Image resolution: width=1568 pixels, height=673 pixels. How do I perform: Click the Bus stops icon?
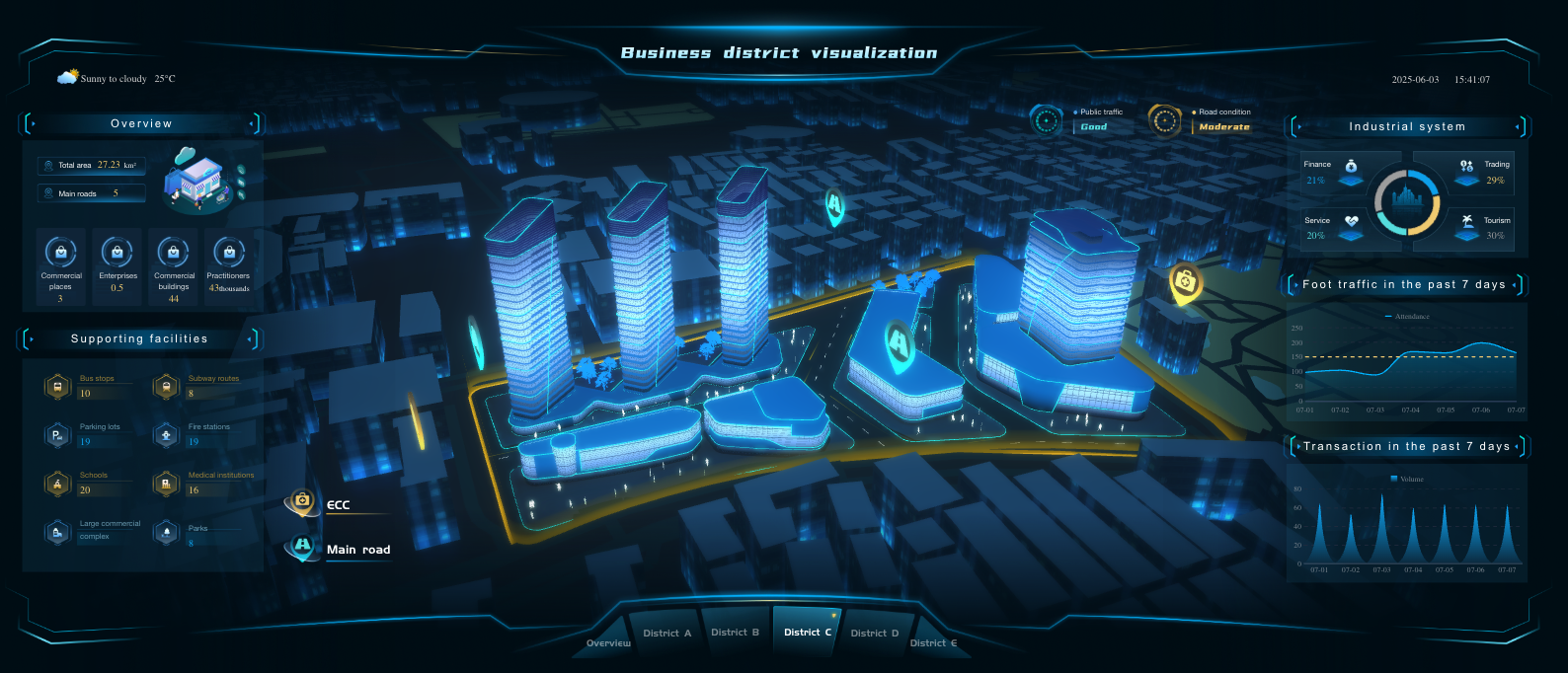pyautogui.click(x=57, y=386)
